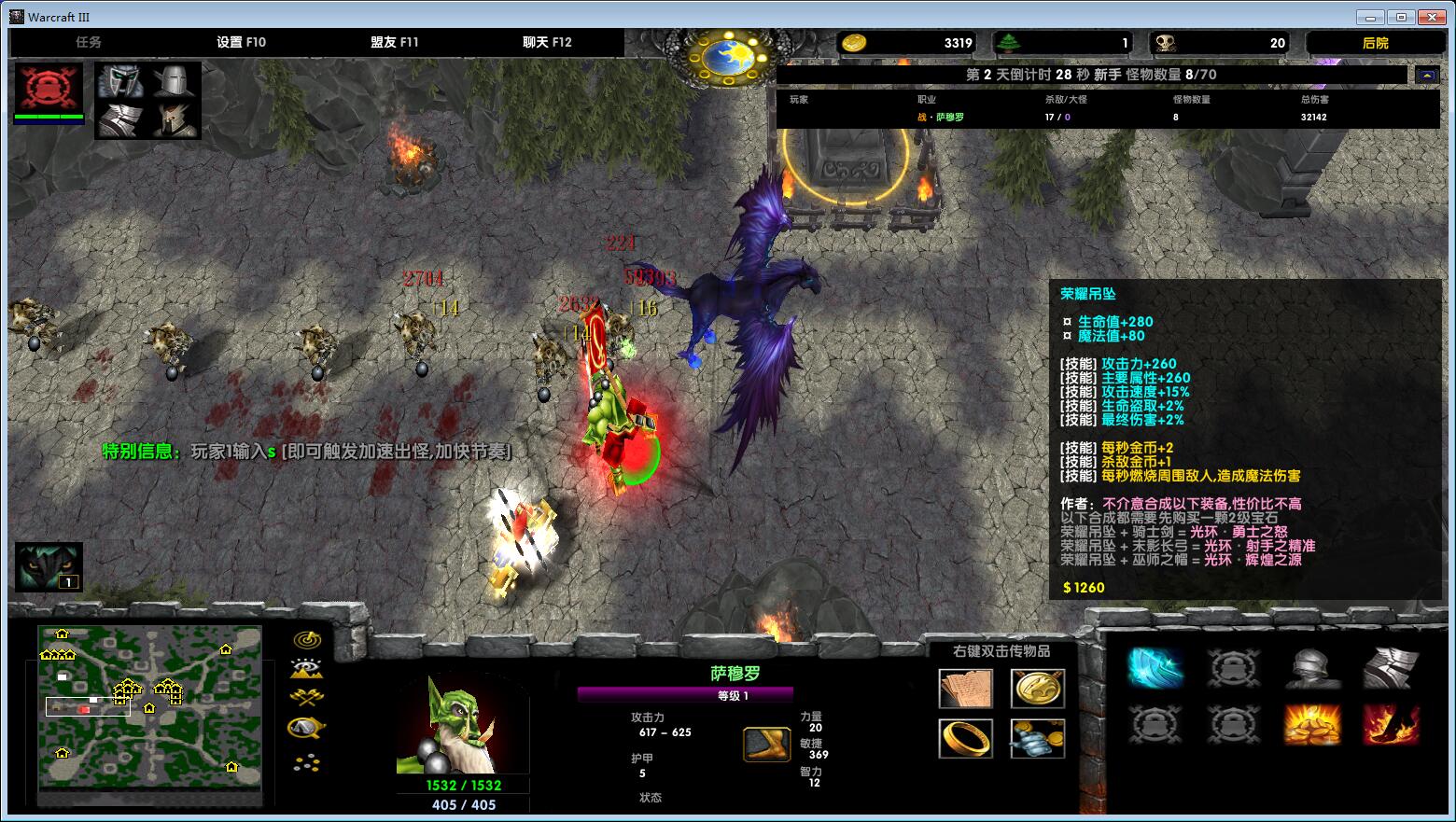Toggle the crossed axes ally color button

[307, 697]
